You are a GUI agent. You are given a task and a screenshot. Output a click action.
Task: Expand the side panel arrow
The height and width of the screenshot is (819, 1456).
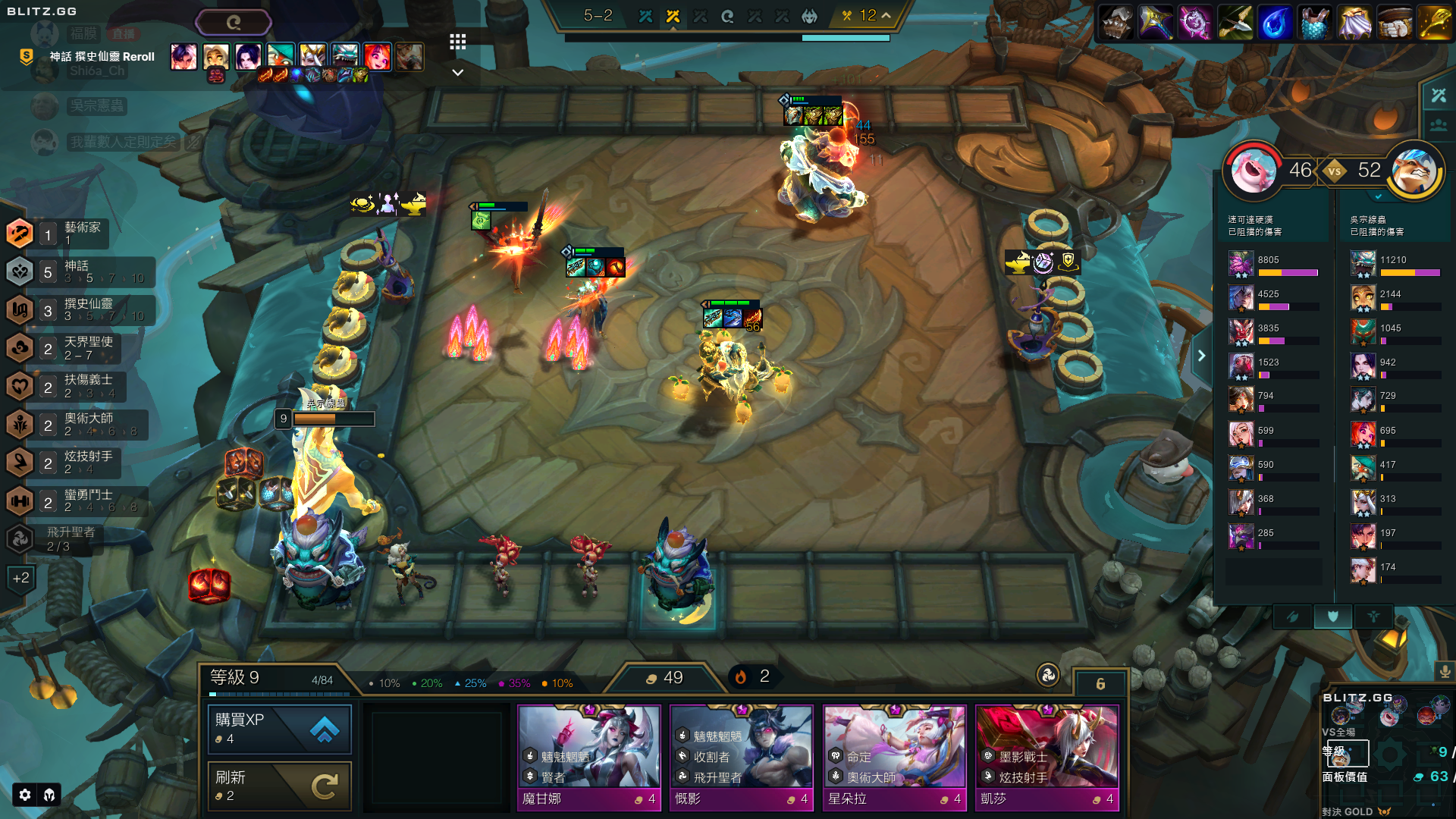[x=1201, y=356]
